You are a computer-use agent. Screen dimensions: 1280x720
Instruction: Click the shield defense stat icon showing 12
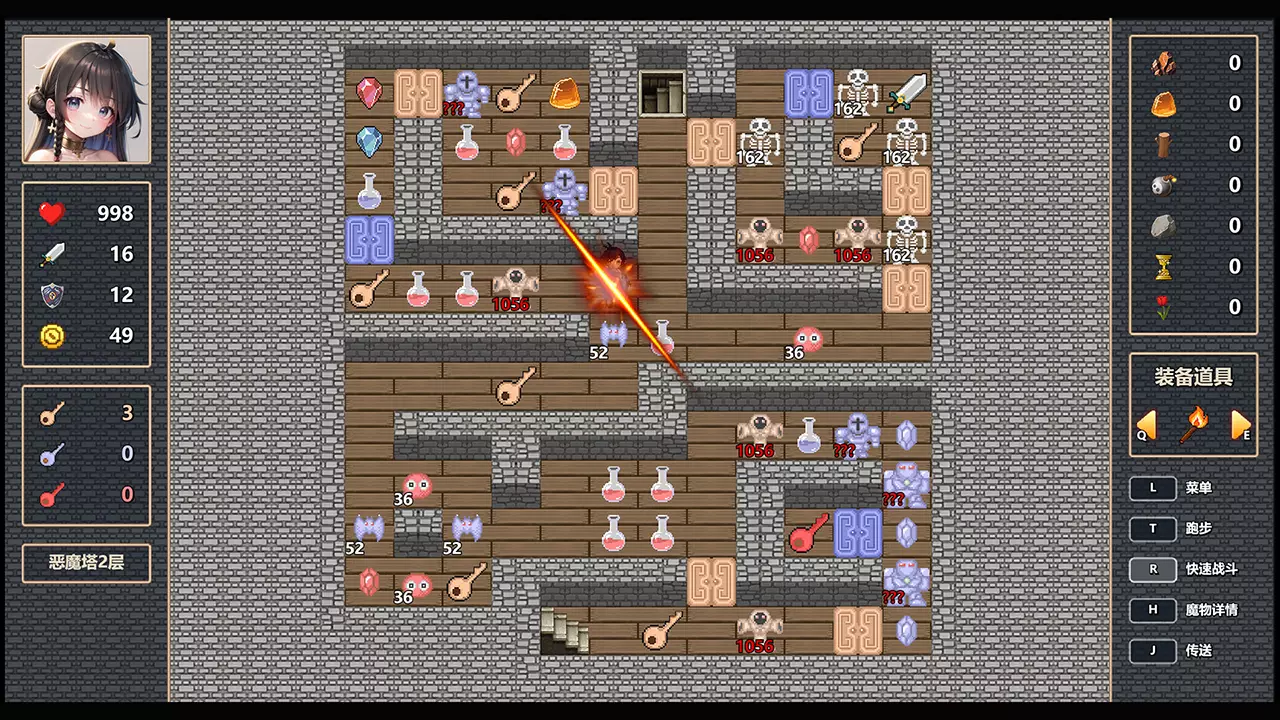52,294
